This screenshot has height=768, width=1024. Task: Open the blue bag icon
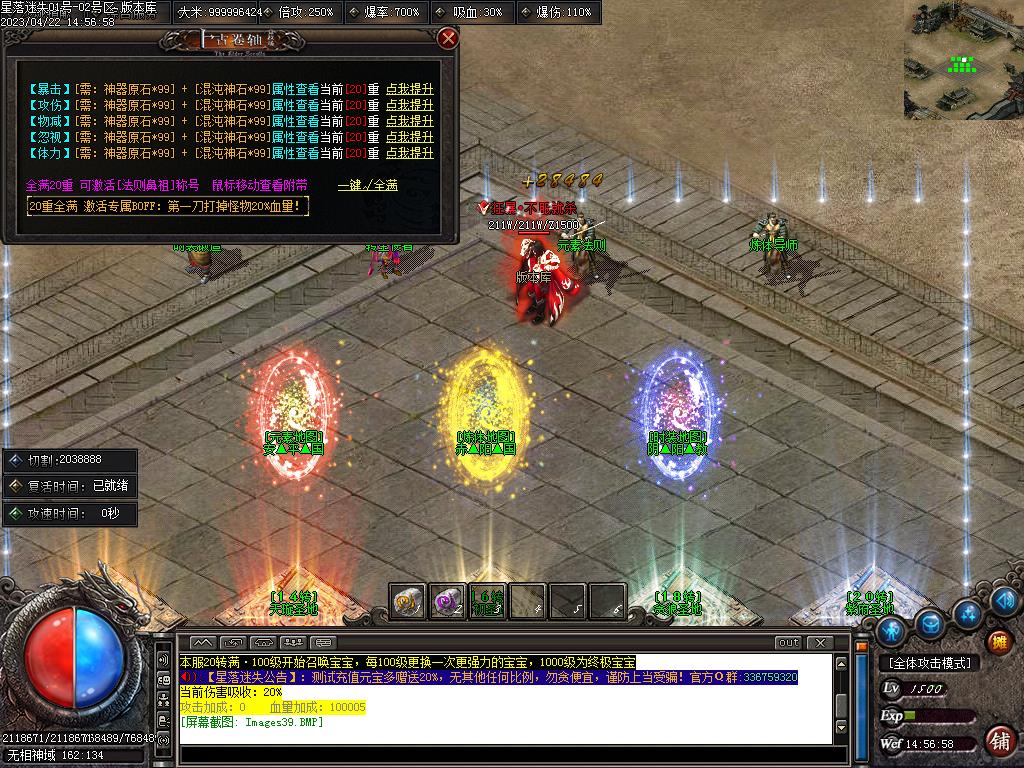(930, 623)
